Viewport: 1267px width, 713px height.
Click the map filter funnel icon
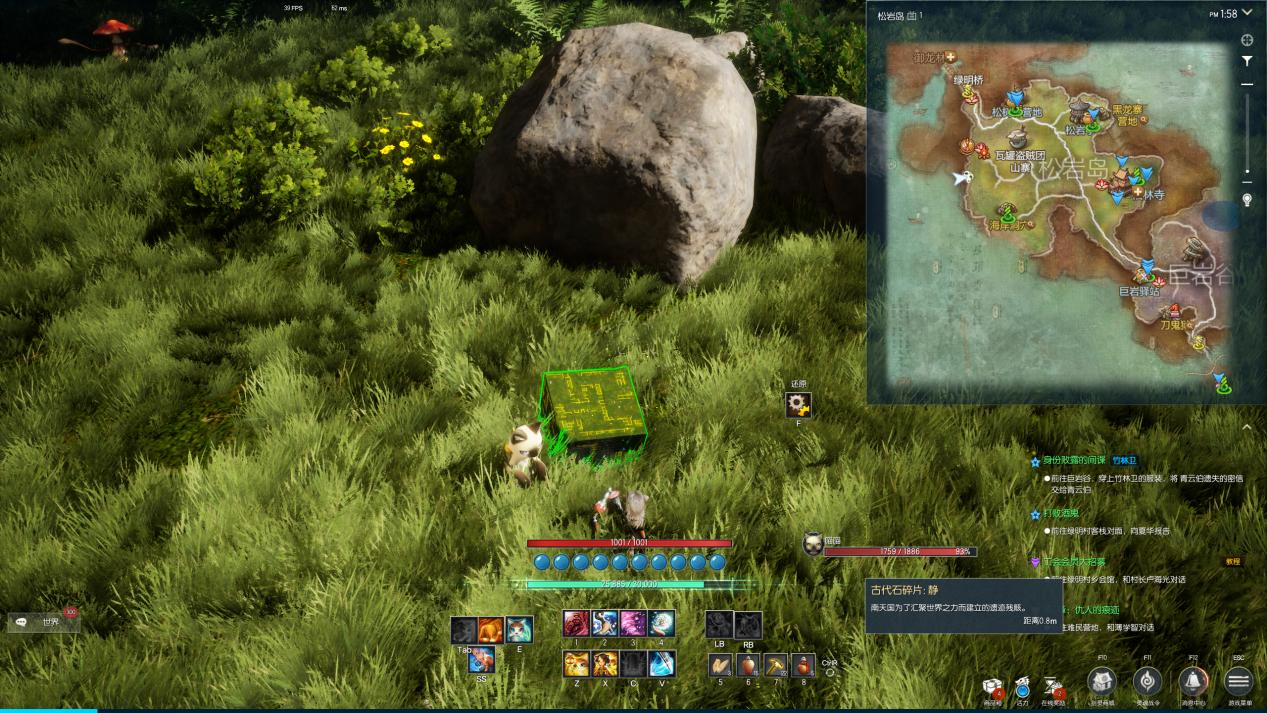click(1247, 61)
